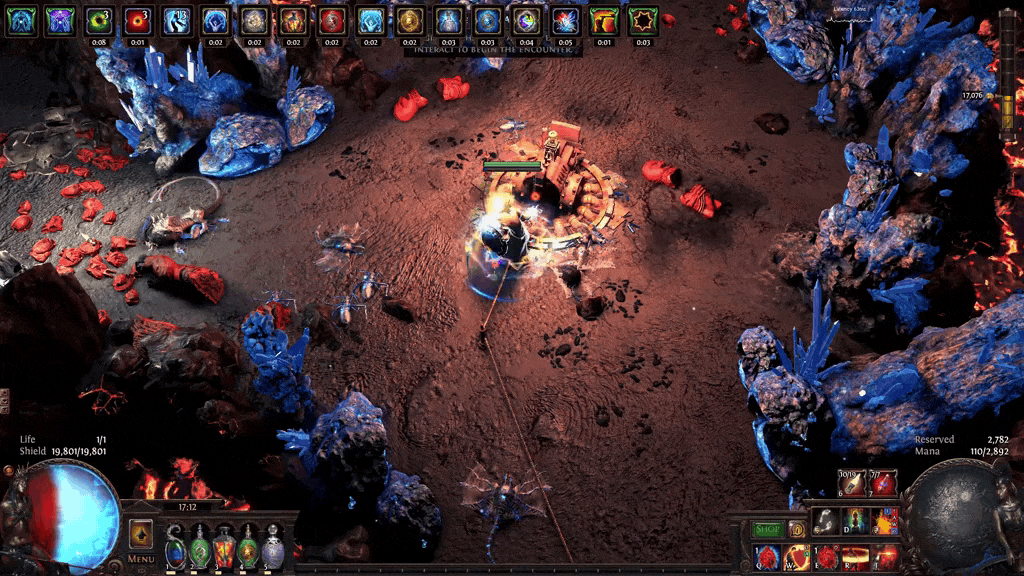Image resolution: width=1024 pixels, height=576 pixels.
Task: Click the level-up arrow icon above Menu
Action: [x=141, y=532]
